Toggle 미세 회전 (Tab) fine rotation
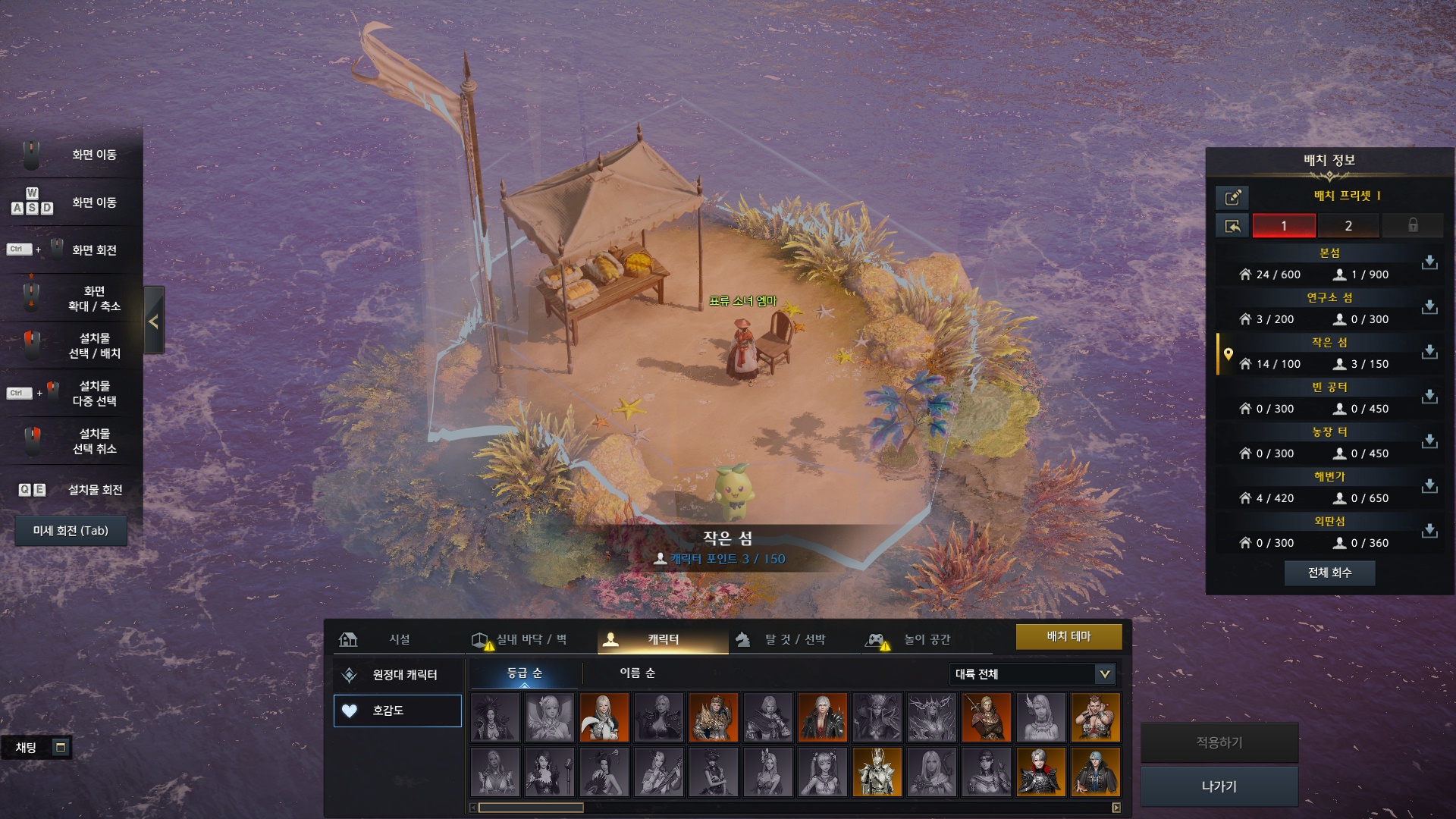Image resolution: width=1456 pixels, height=819 pixels. [71, 531]
